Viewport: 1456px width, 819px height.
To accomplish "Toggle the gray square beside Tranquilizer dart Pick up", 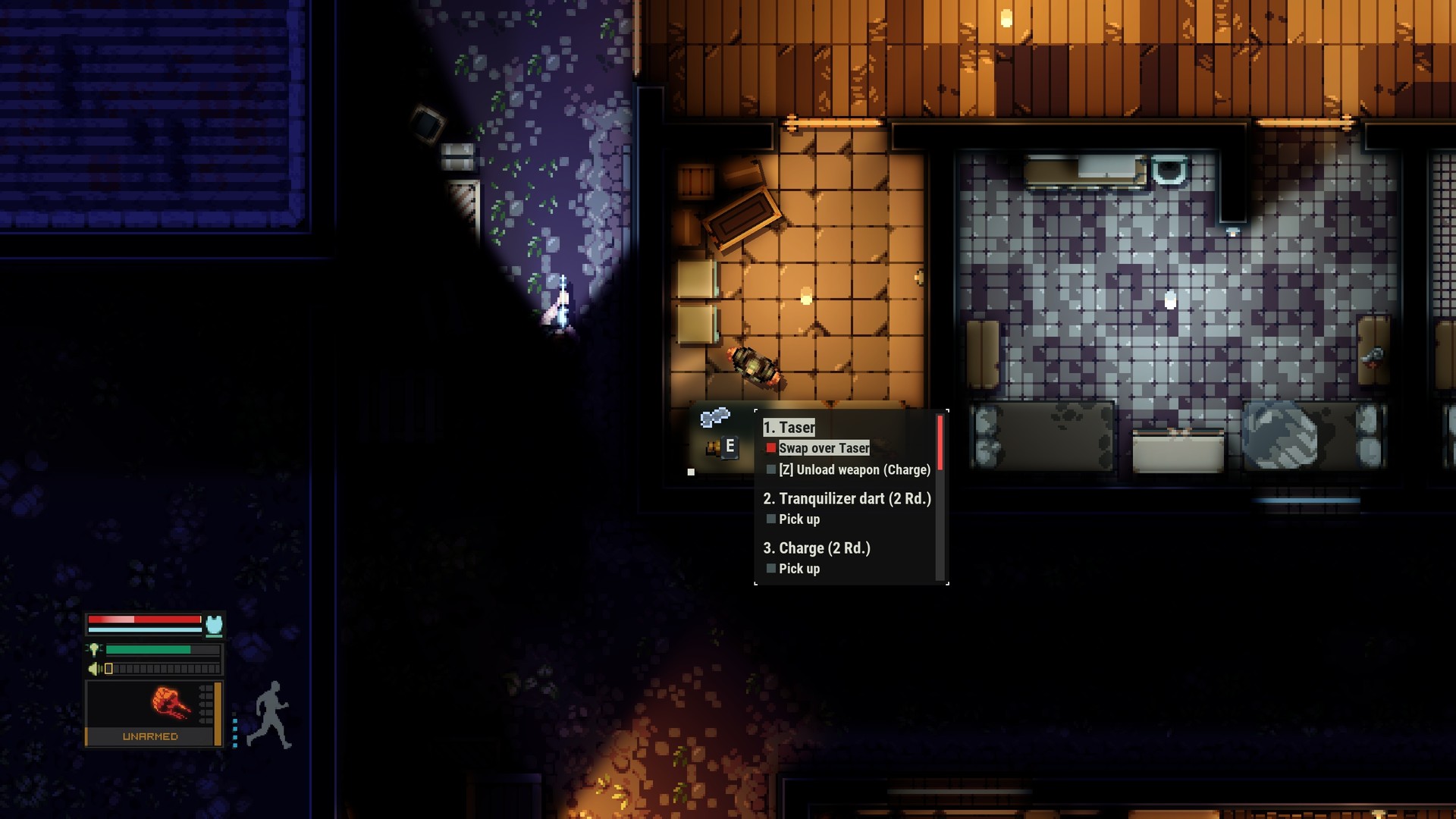I will pyautogui.click(x=771, y=519).
